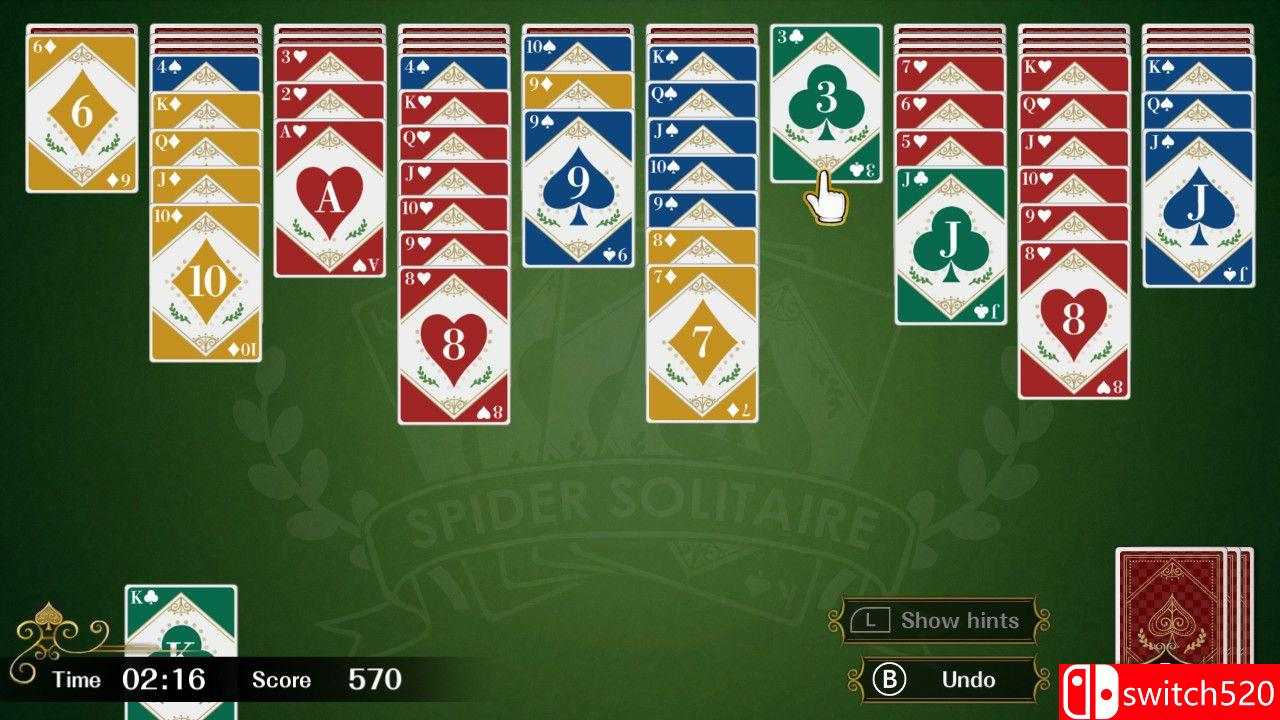Click the 8 of hearts in the fourth column
Image resolution: width=1280 pixels, height=720 pixels.
coord(455,345)
